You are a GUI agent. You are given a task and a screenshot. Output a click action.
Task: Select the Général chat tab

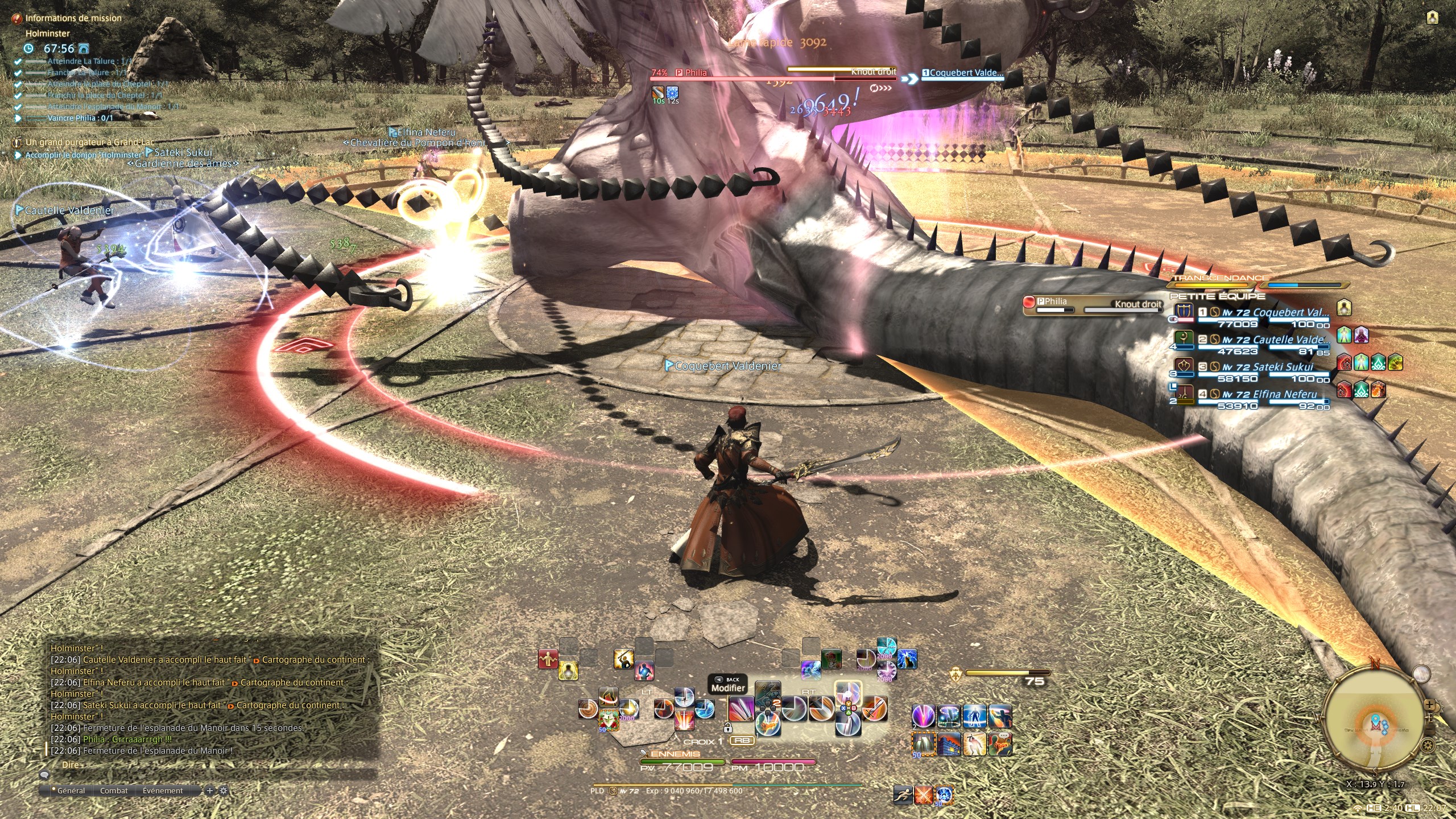pos(71,791)
